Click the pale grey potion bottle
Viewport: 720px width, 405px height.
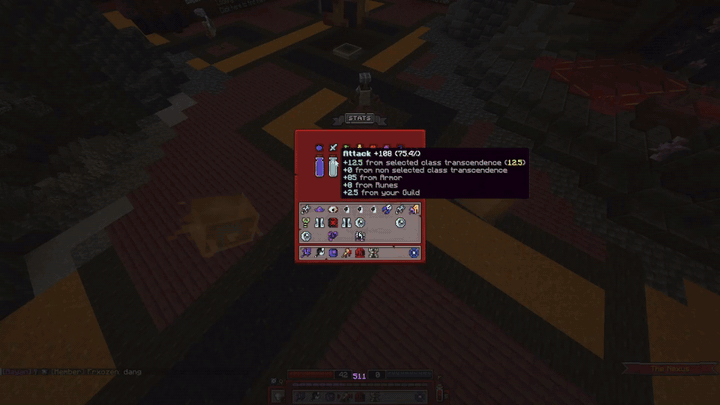pyautogui.click(x=333, y=168)
